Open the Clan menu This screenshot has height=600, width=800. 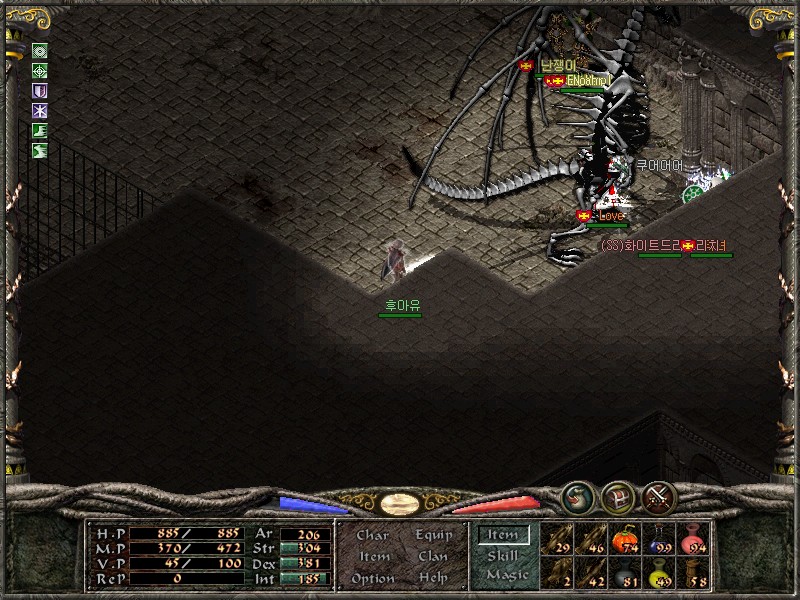coord(432,557)
